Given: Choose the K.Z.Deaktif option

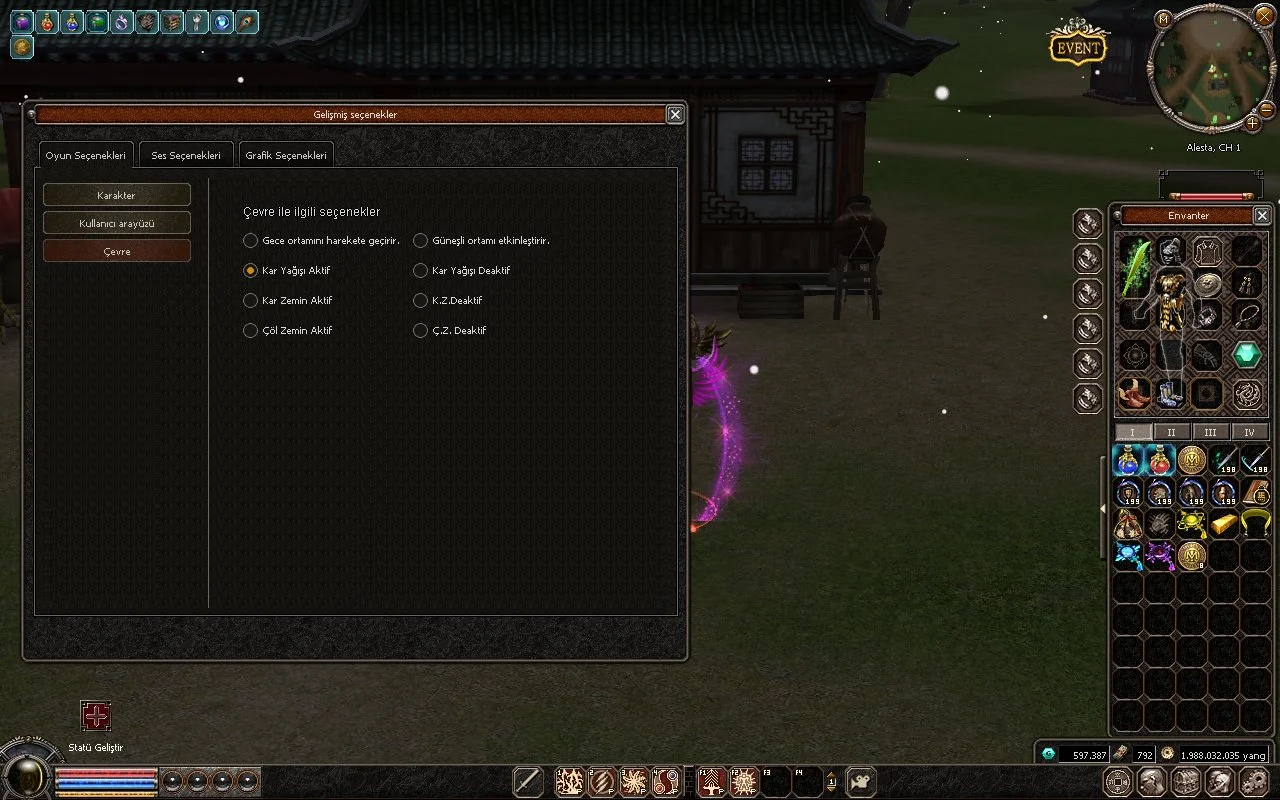Looking at the screenshot, I should coord(421,301).
